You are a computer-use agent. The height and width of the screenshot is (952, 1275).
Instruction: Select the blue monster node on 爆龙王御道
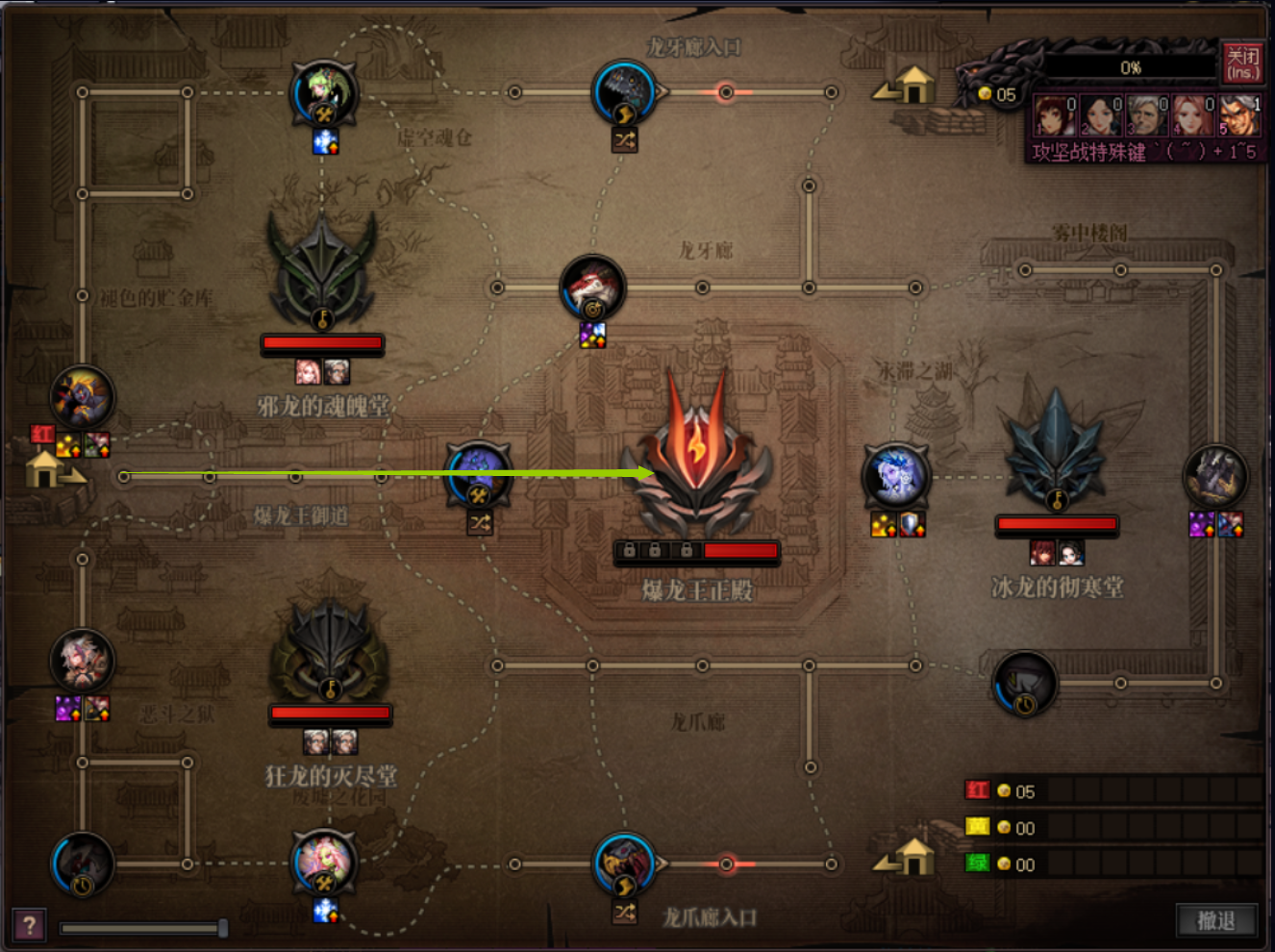click(x=478, y=474)
